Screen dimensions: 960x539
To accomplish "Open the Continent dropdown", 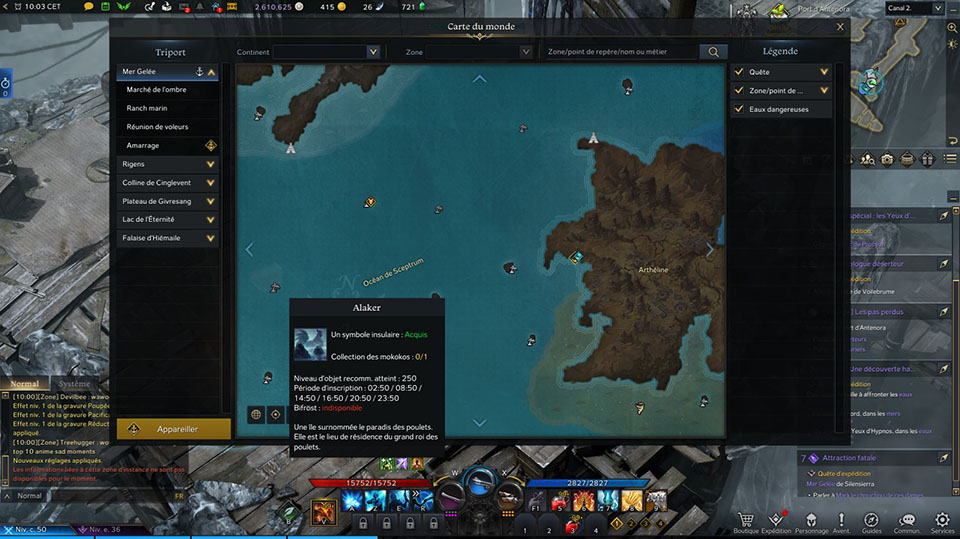I will [x=334, y=52].
